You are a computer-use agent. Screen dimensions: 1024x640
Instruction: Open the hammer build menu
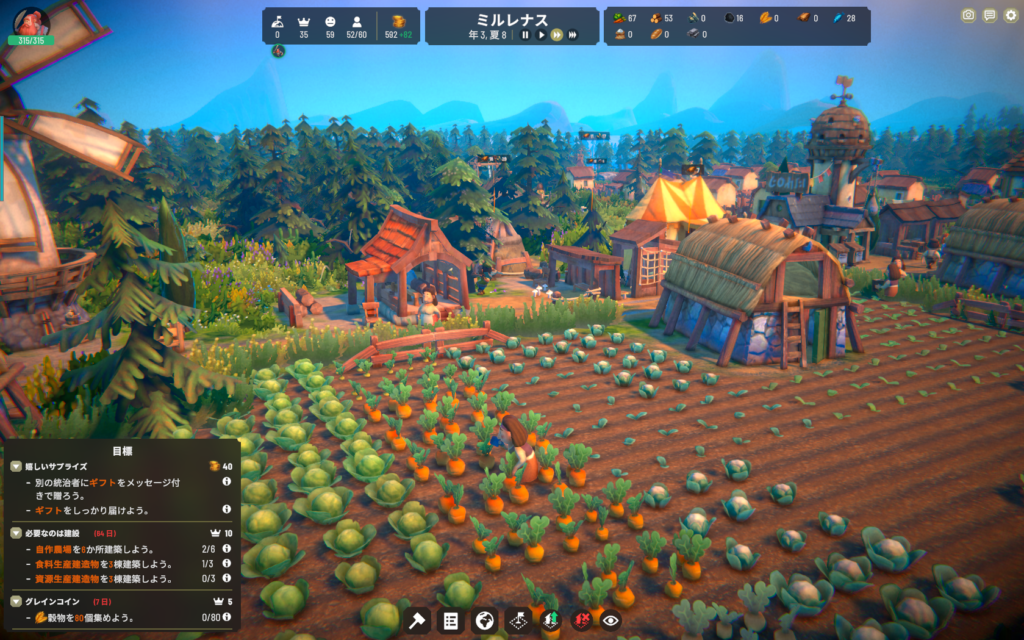pos(418,621)
